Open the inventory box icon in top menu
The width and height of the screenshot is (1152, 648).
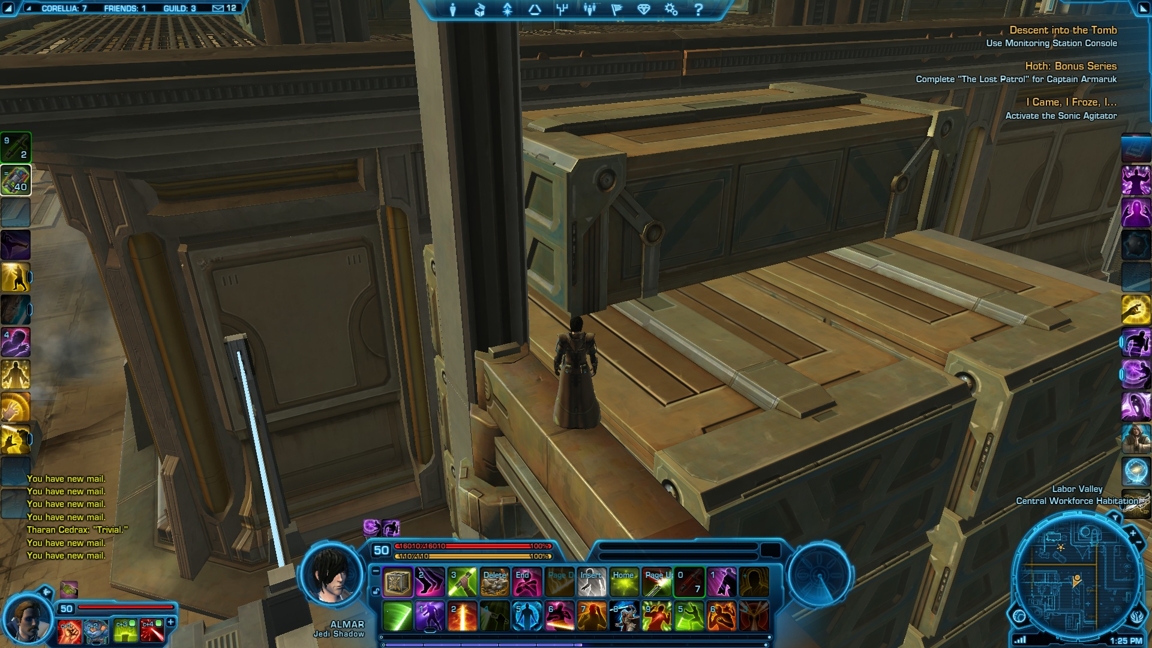point(480,10)
